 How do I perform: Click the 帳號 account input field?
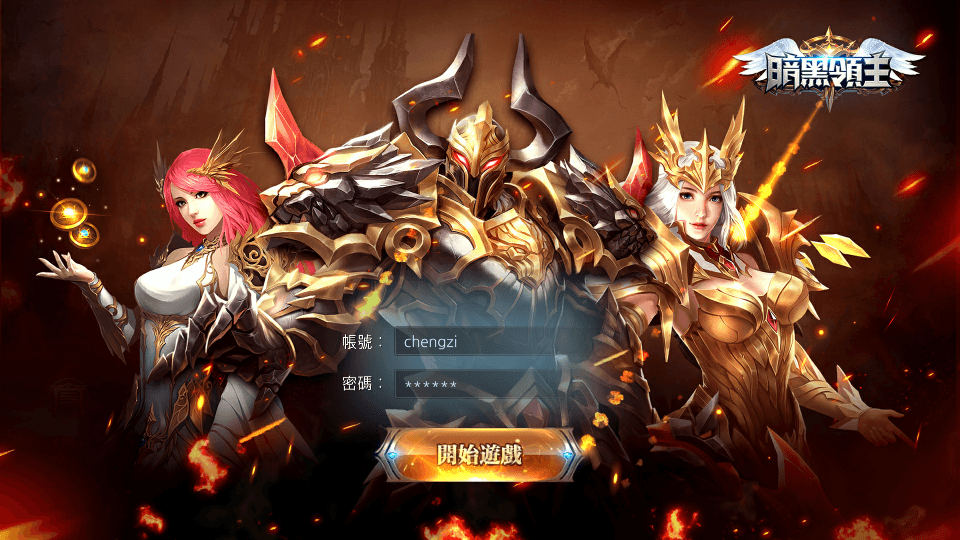click(x=490, y=342)
